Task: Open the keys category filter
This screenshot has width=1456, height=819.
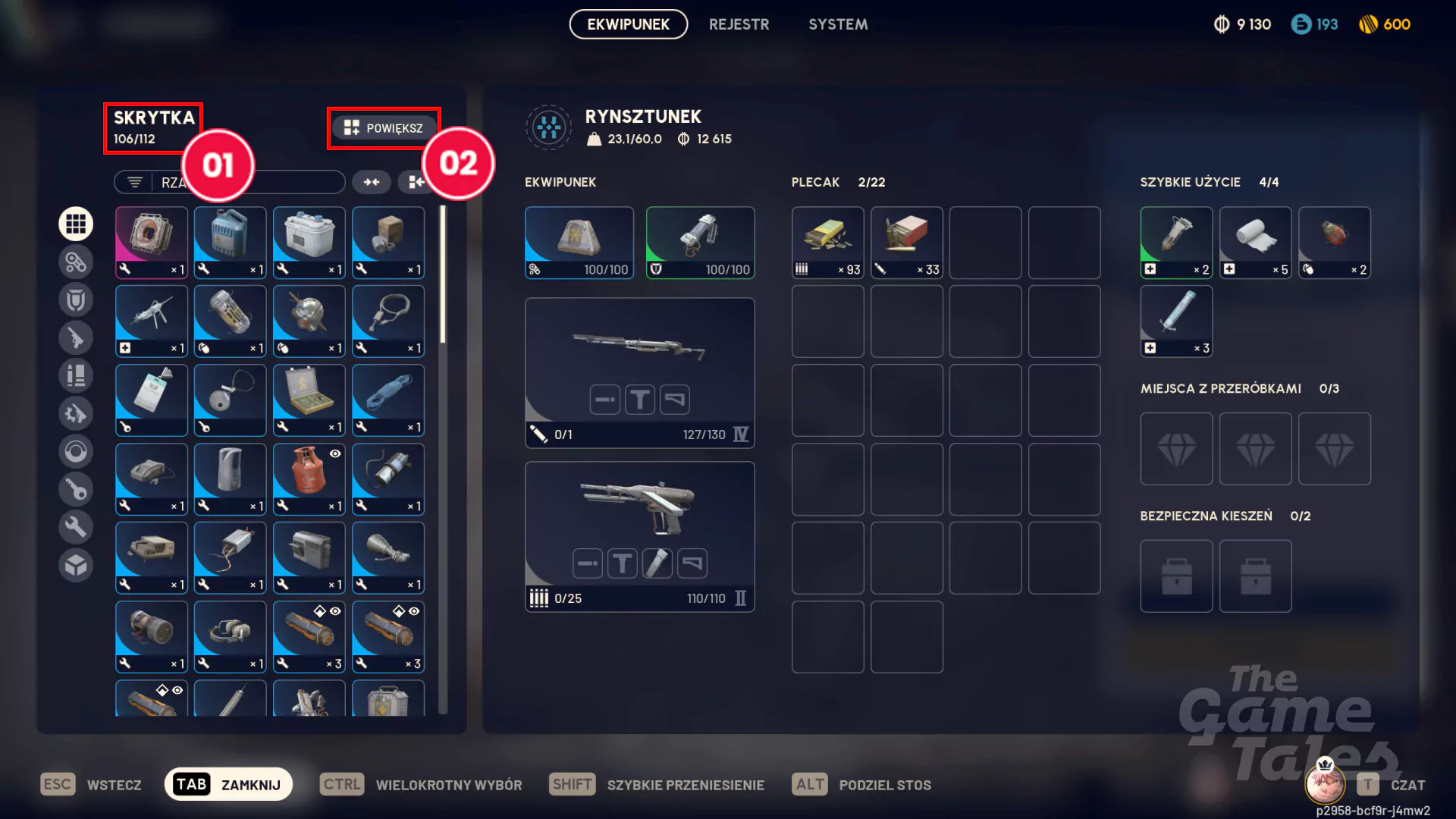Action: pos(76,489)
